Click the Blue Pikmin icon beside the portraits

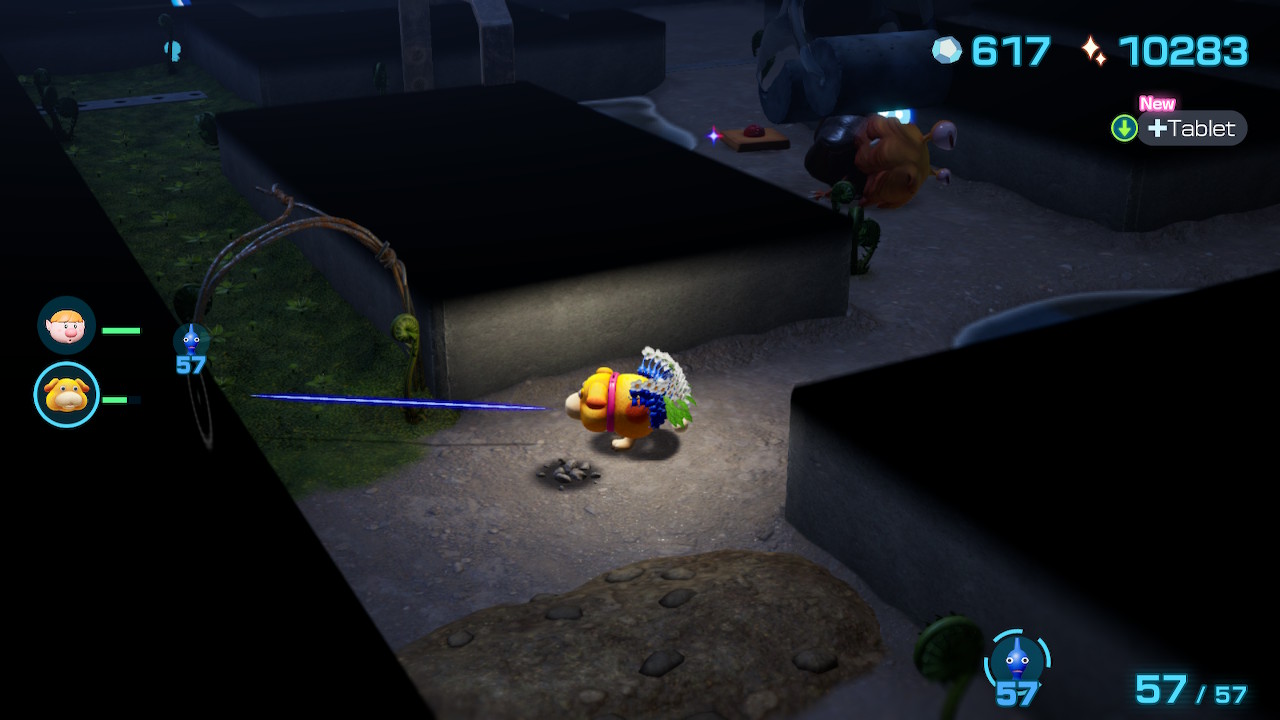coord(191,340)
